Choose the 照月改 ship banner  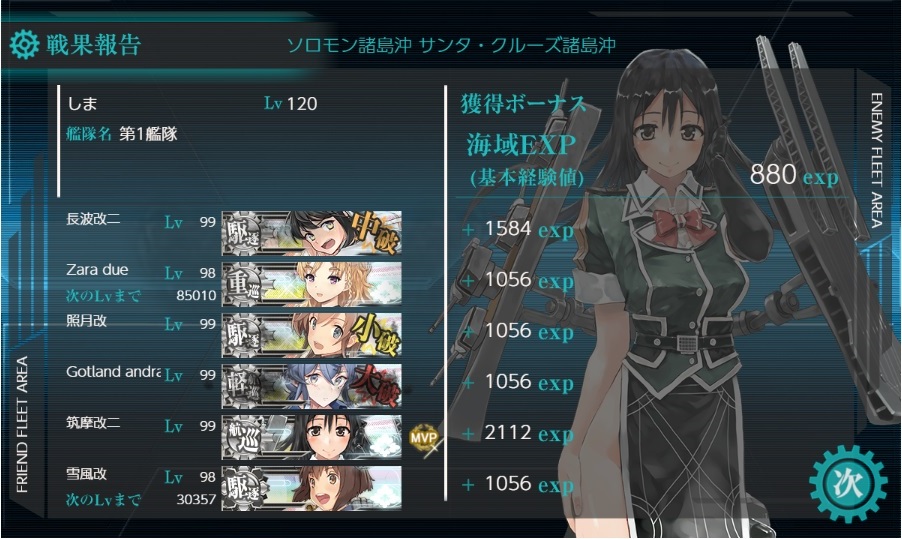point(311,333)
